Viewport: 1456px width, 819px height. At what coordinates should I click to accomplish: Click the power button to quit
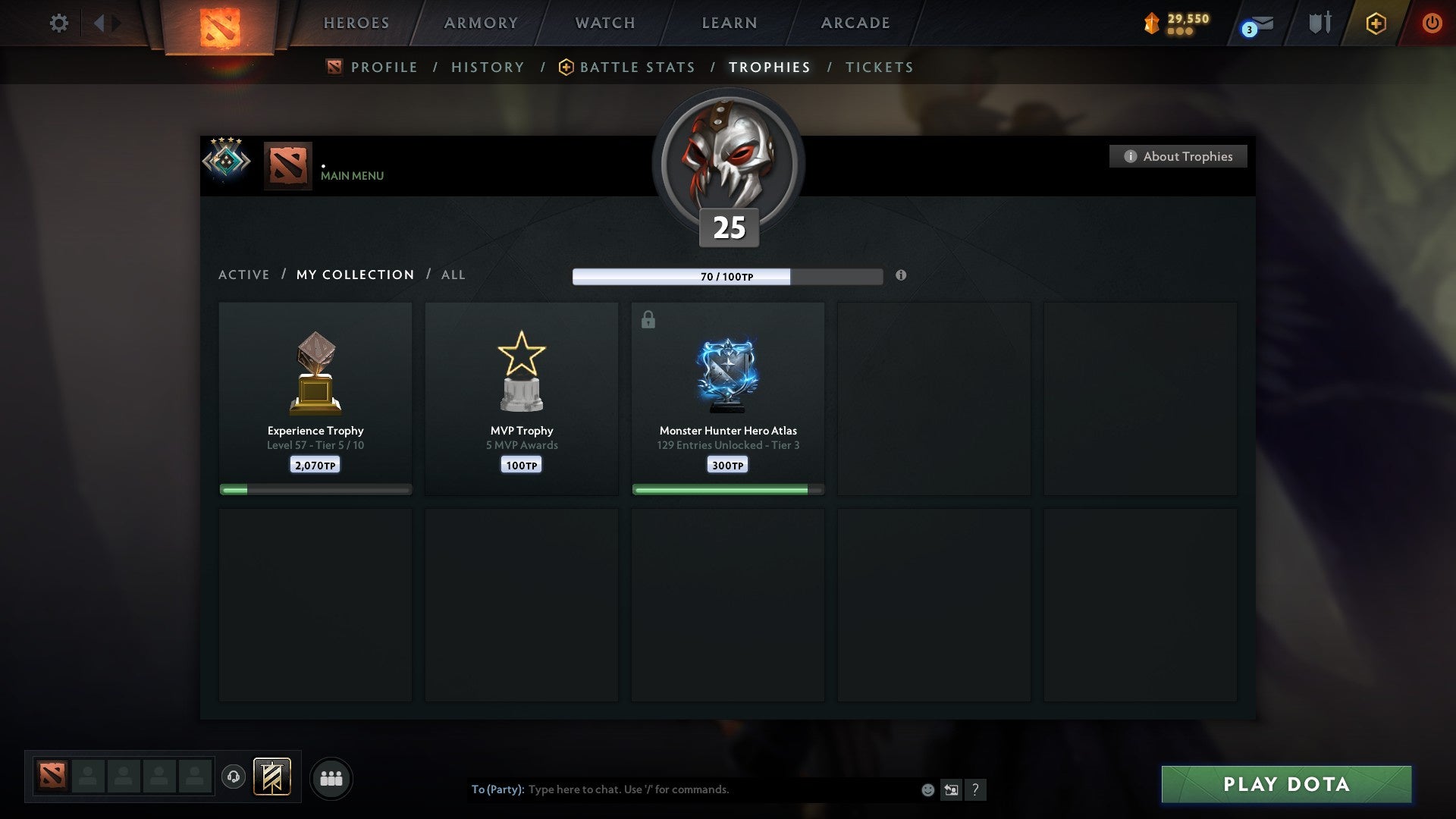pyautogui.click(x=1432, y=23)
